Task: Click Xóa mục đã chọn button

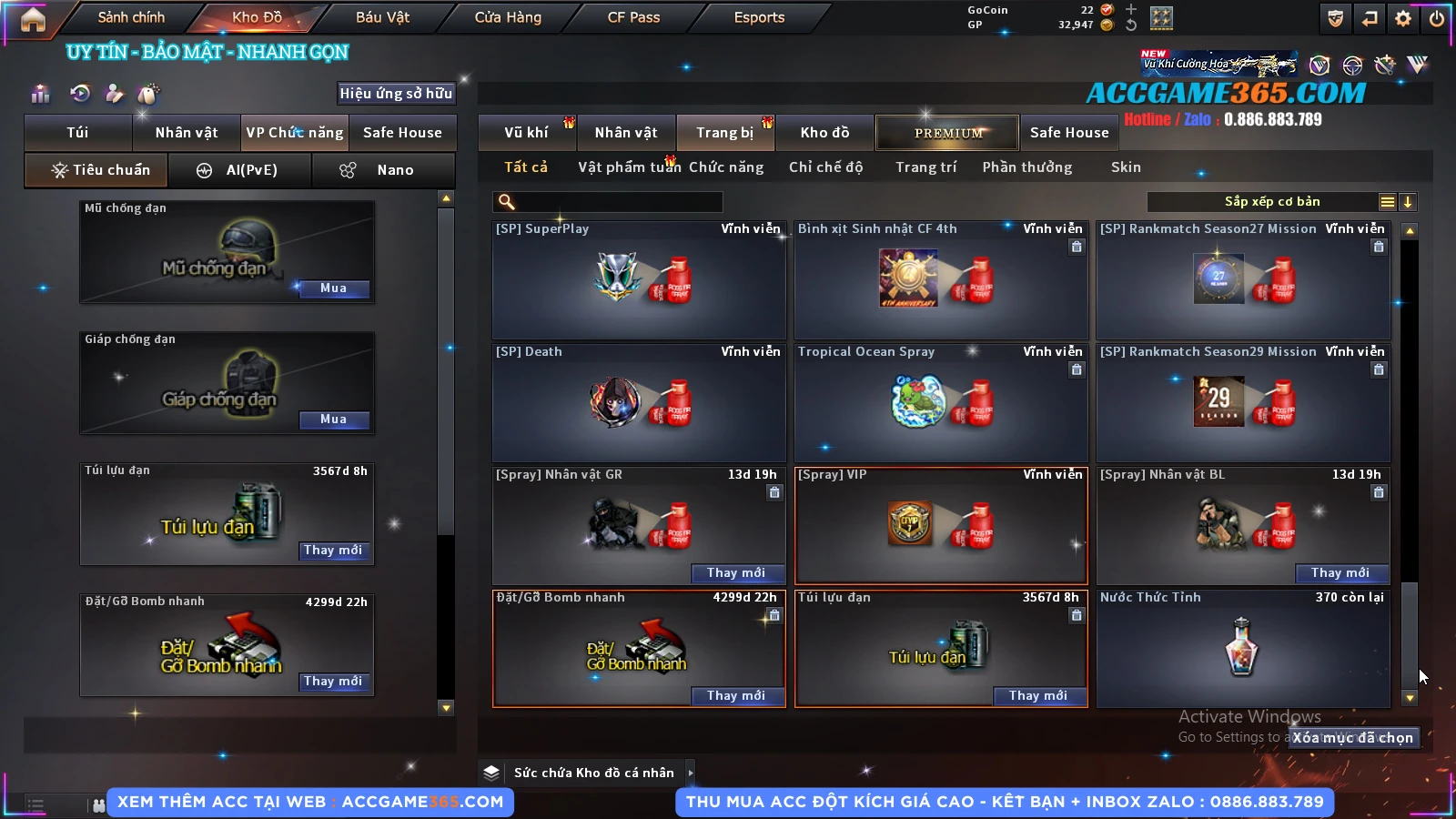Action: coord(1353,738)
